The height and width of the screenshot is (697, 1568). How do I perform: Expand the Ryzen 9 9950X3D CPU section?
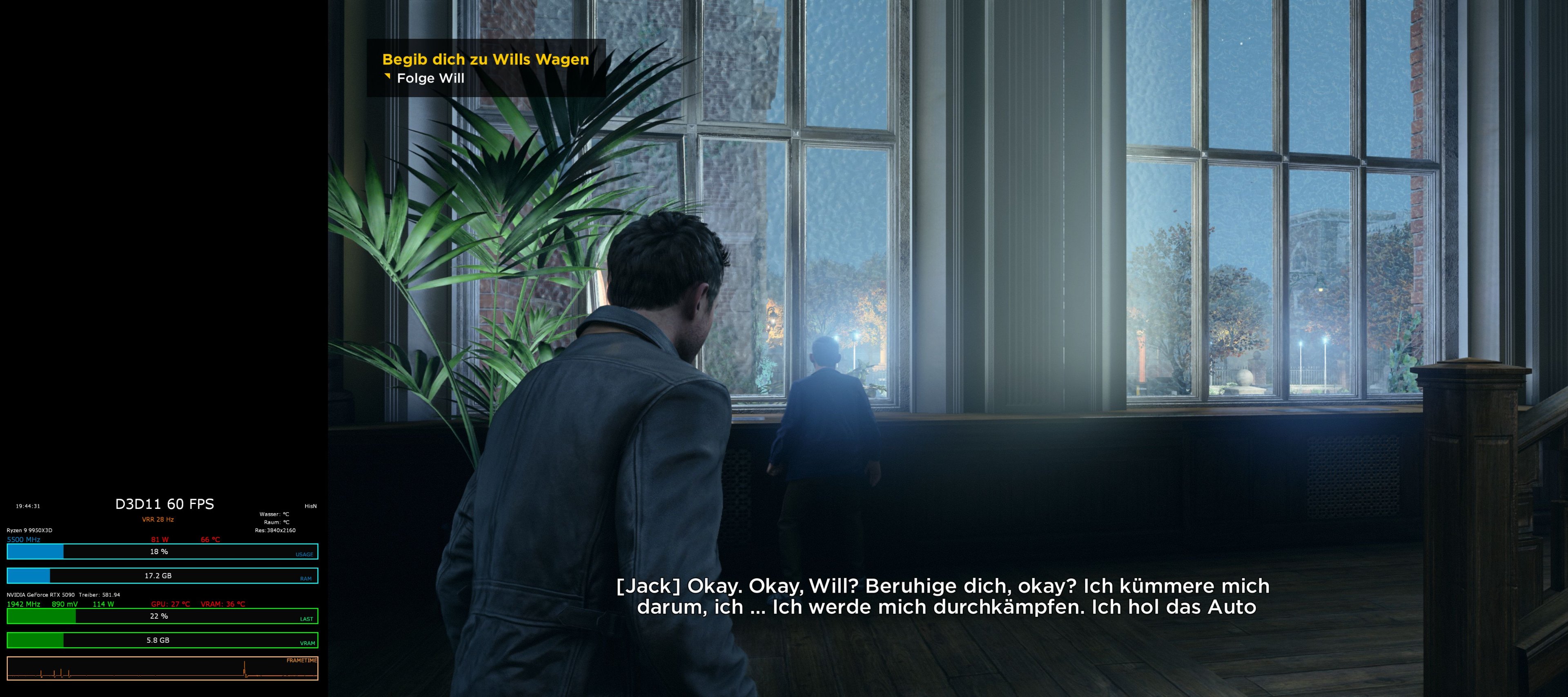pos(29,530)
